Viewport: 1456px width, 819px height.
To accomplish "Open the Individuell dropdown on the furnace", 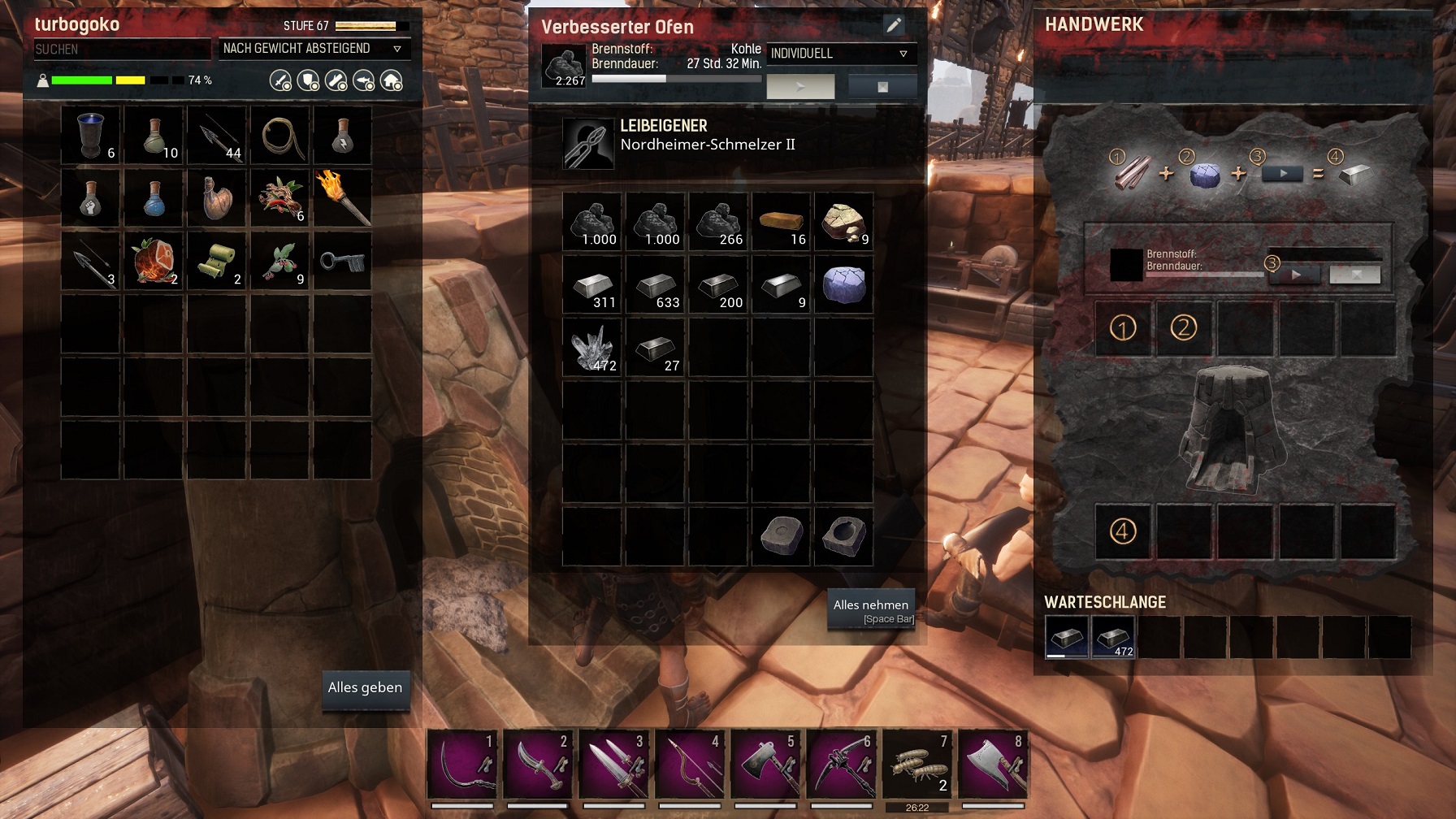I will tap(841, 54).
